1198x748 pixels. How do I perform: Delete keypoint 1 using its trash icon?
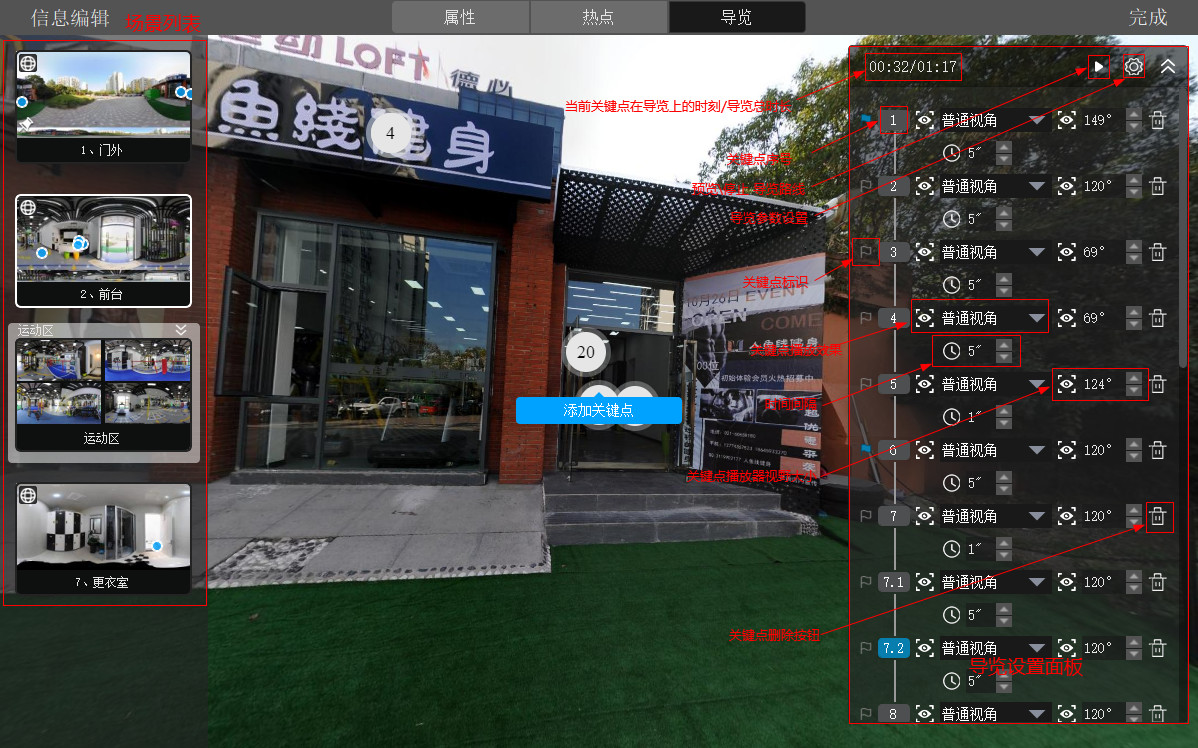[1158, 120]
